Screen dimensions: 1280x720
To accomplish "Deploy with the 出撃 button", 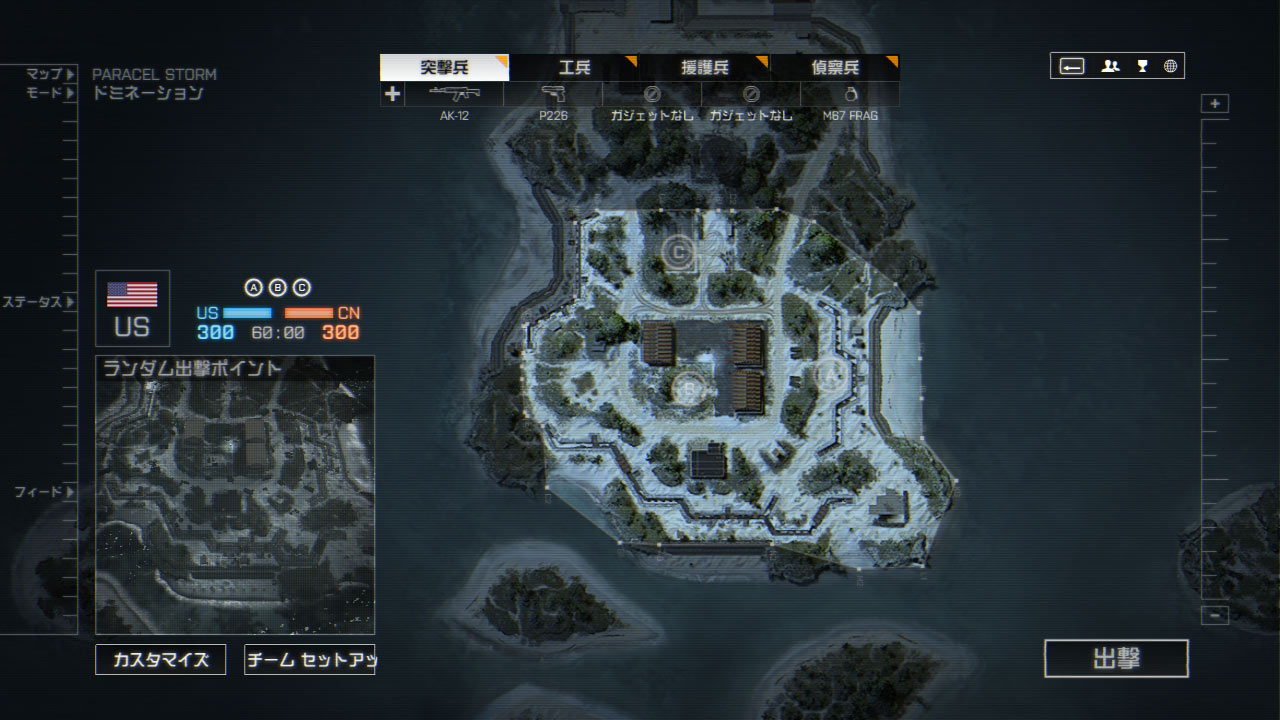I will coord(1116,659).
